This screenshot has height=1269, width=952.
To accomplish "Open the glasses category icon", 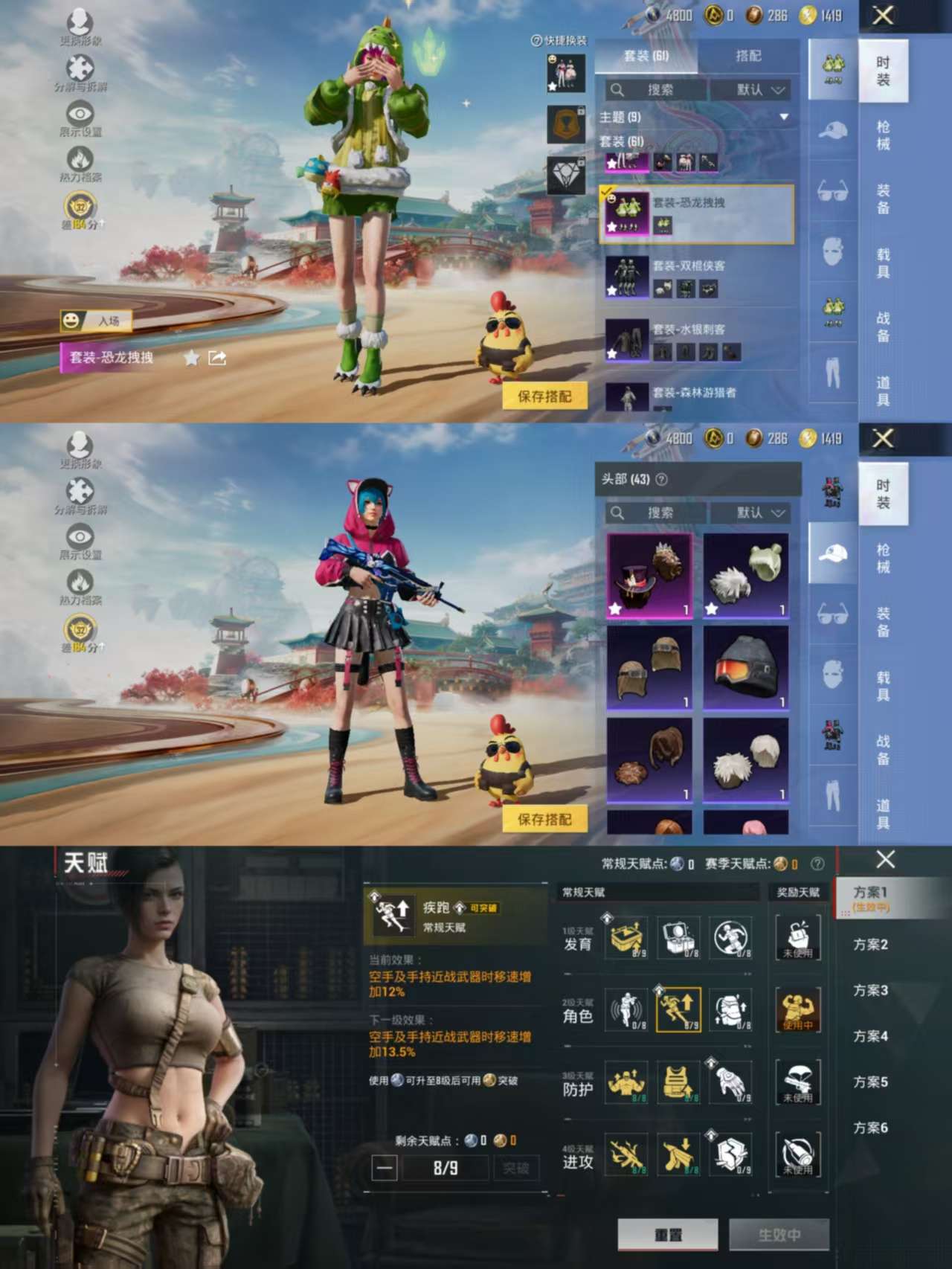I will [x=833, y=190].
